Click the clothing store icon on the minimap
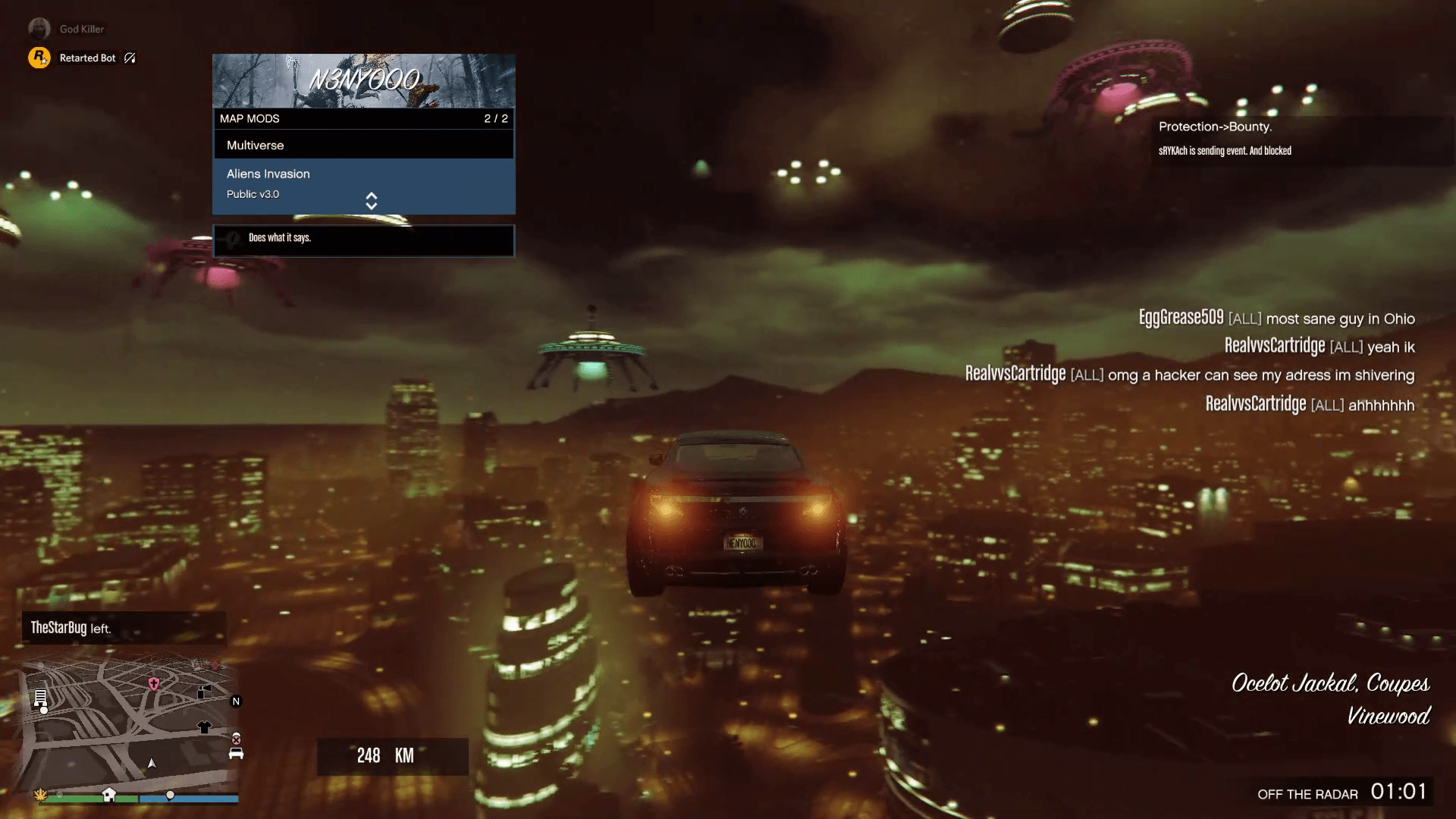1456x819 pixels. tap(205, 727)
